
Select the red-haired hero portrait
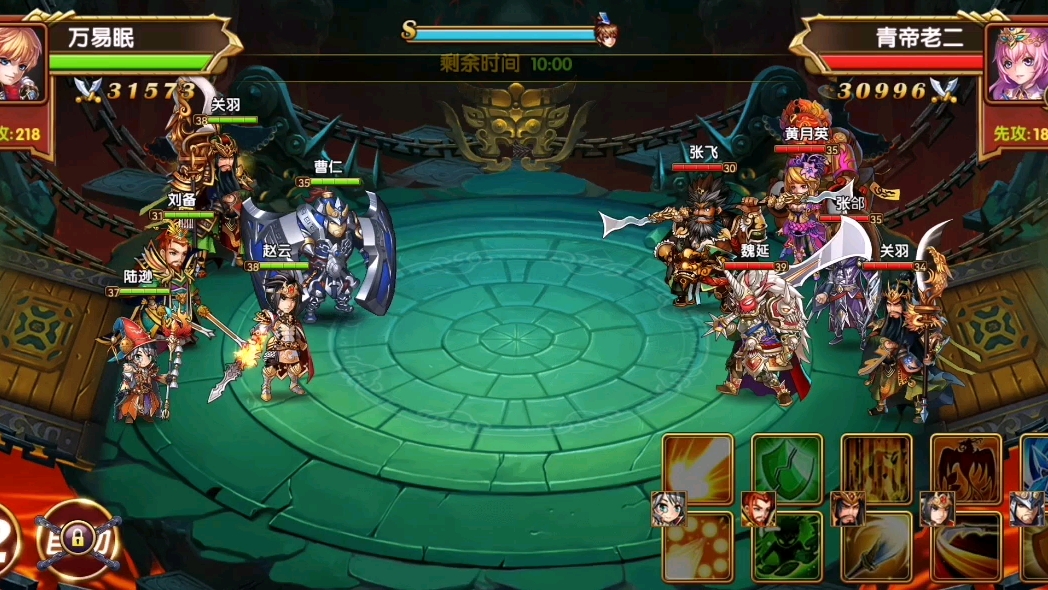pos(758,508)
